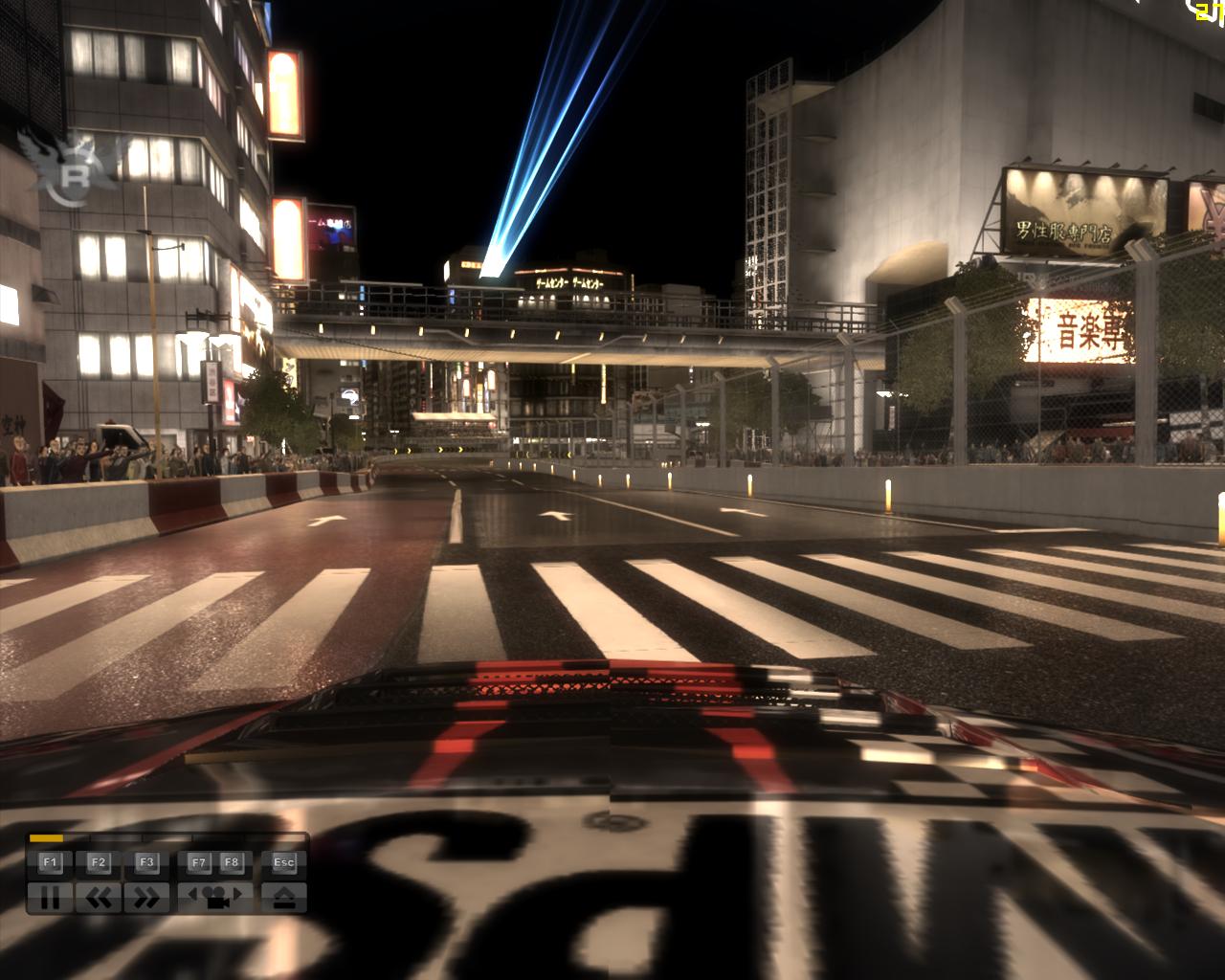Select the F2 key button
1225x980 pixels.
click(97, 862)
